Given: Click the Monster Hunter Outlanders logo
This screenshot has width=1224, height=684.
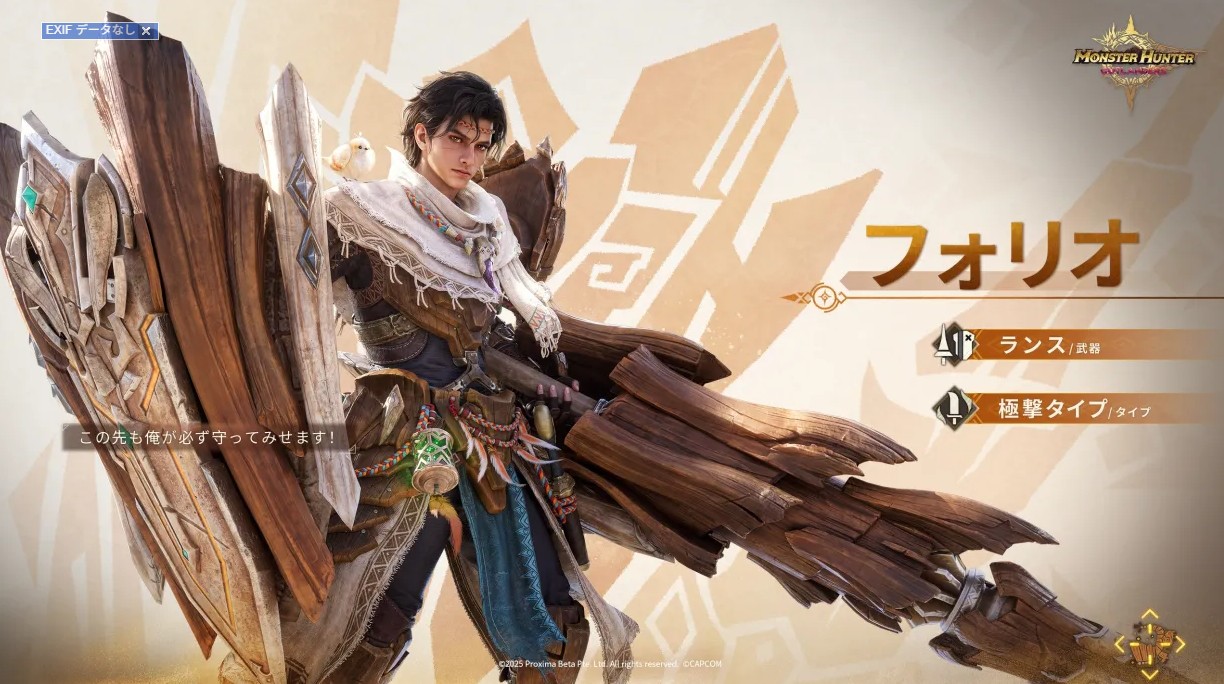Looking at the screenshot, I should [x=1133, y=62].
